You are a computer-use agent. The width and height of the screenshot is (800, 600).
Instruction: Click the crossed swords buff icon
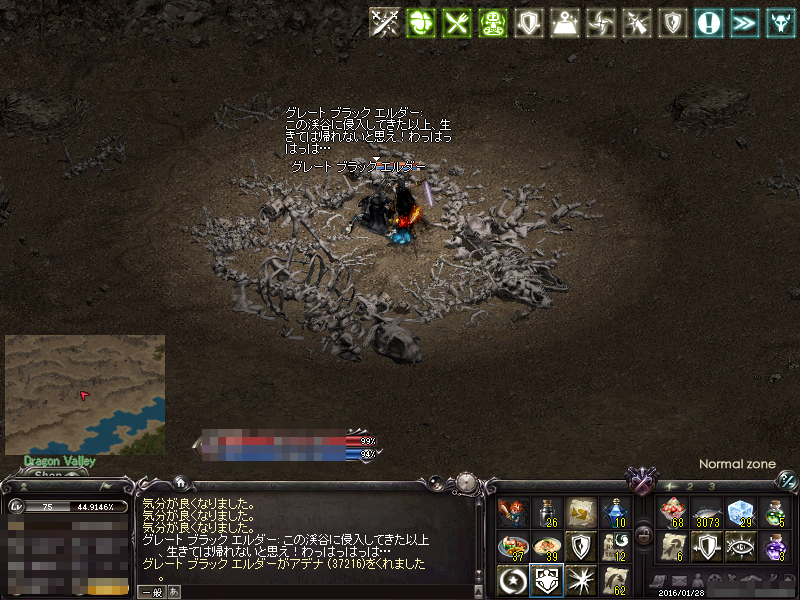(x=385, y=22)
